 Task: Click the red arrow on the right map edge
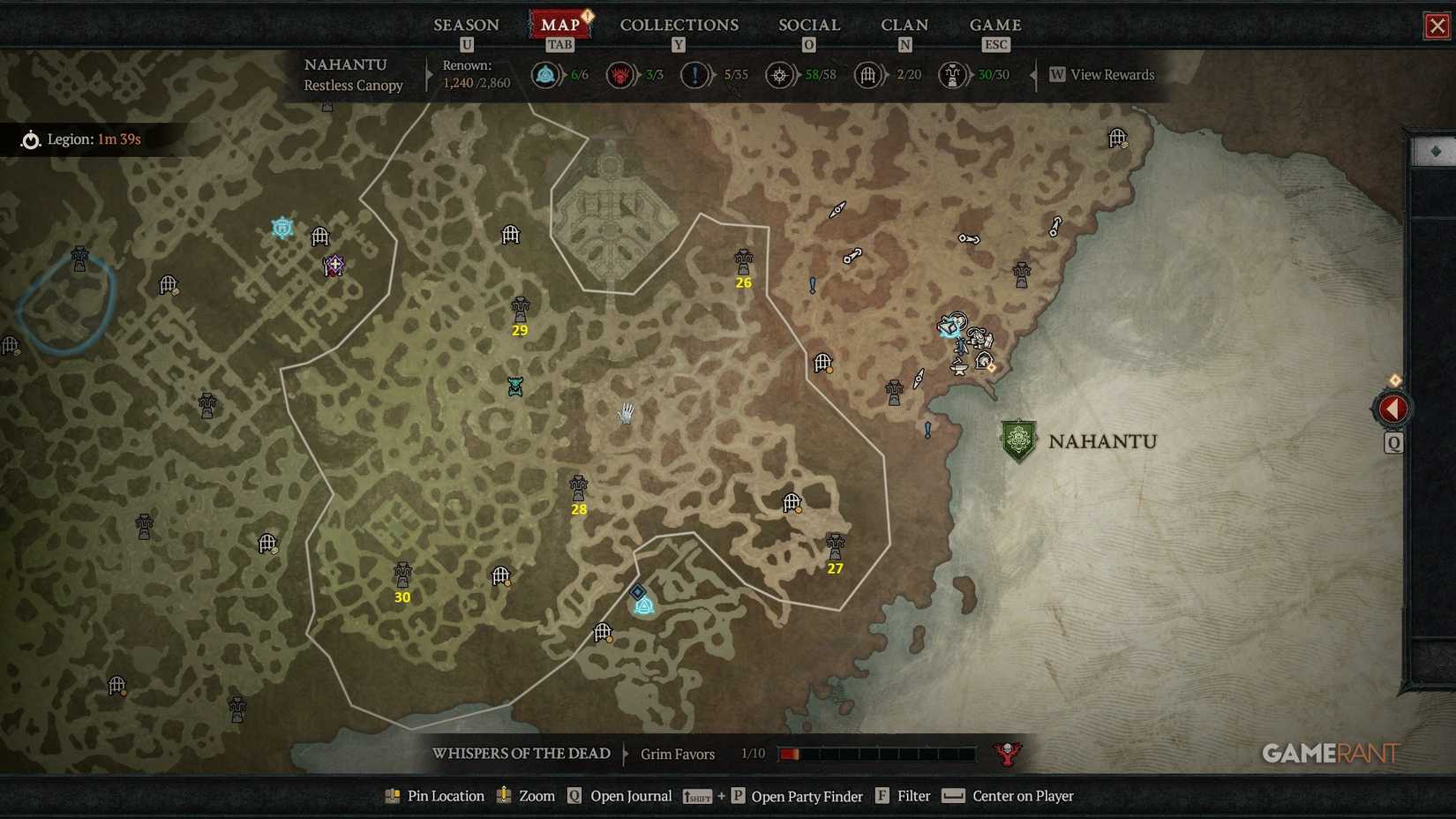click(1392, 408)
